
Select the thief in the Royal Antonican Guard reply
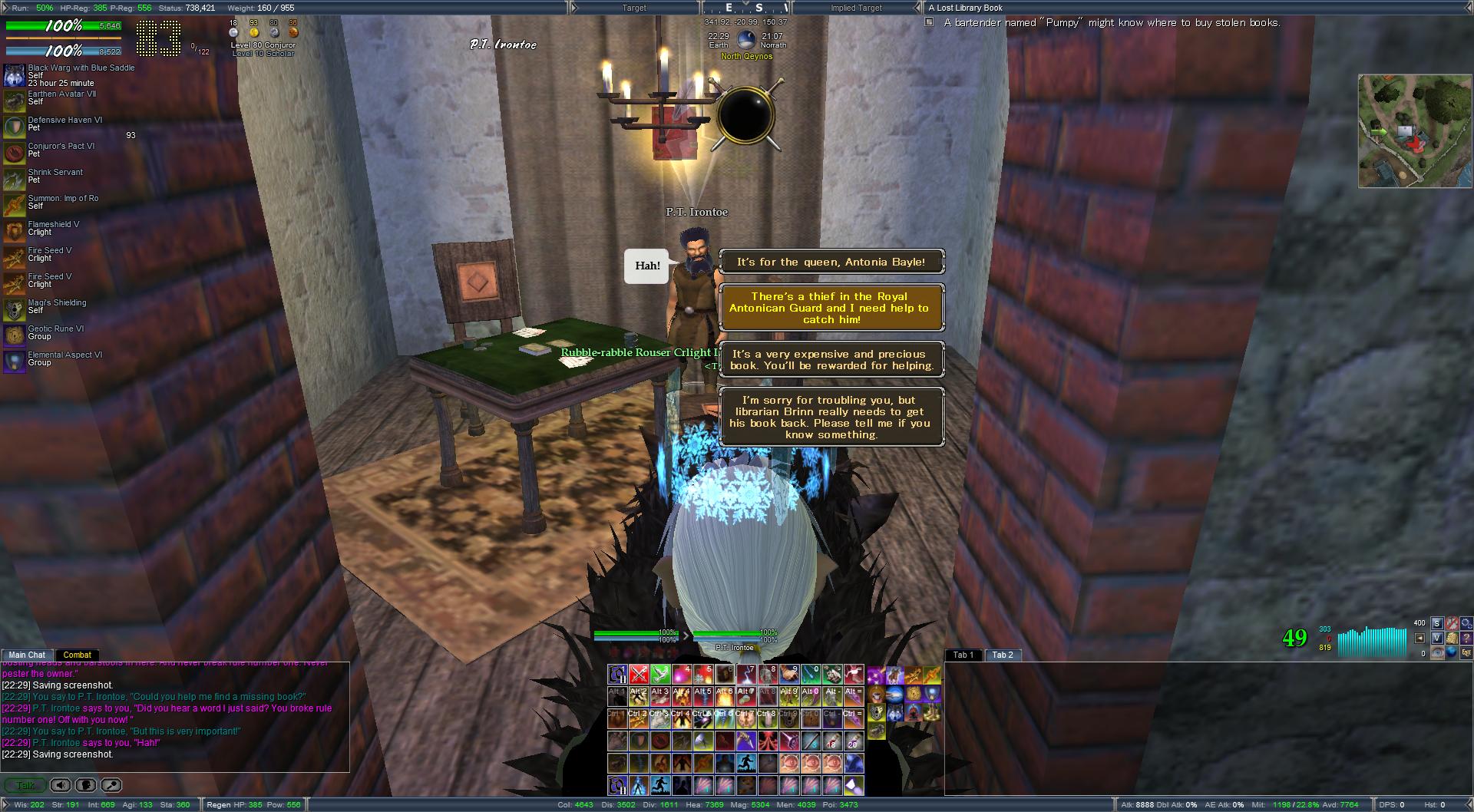[x=831, y=308]
